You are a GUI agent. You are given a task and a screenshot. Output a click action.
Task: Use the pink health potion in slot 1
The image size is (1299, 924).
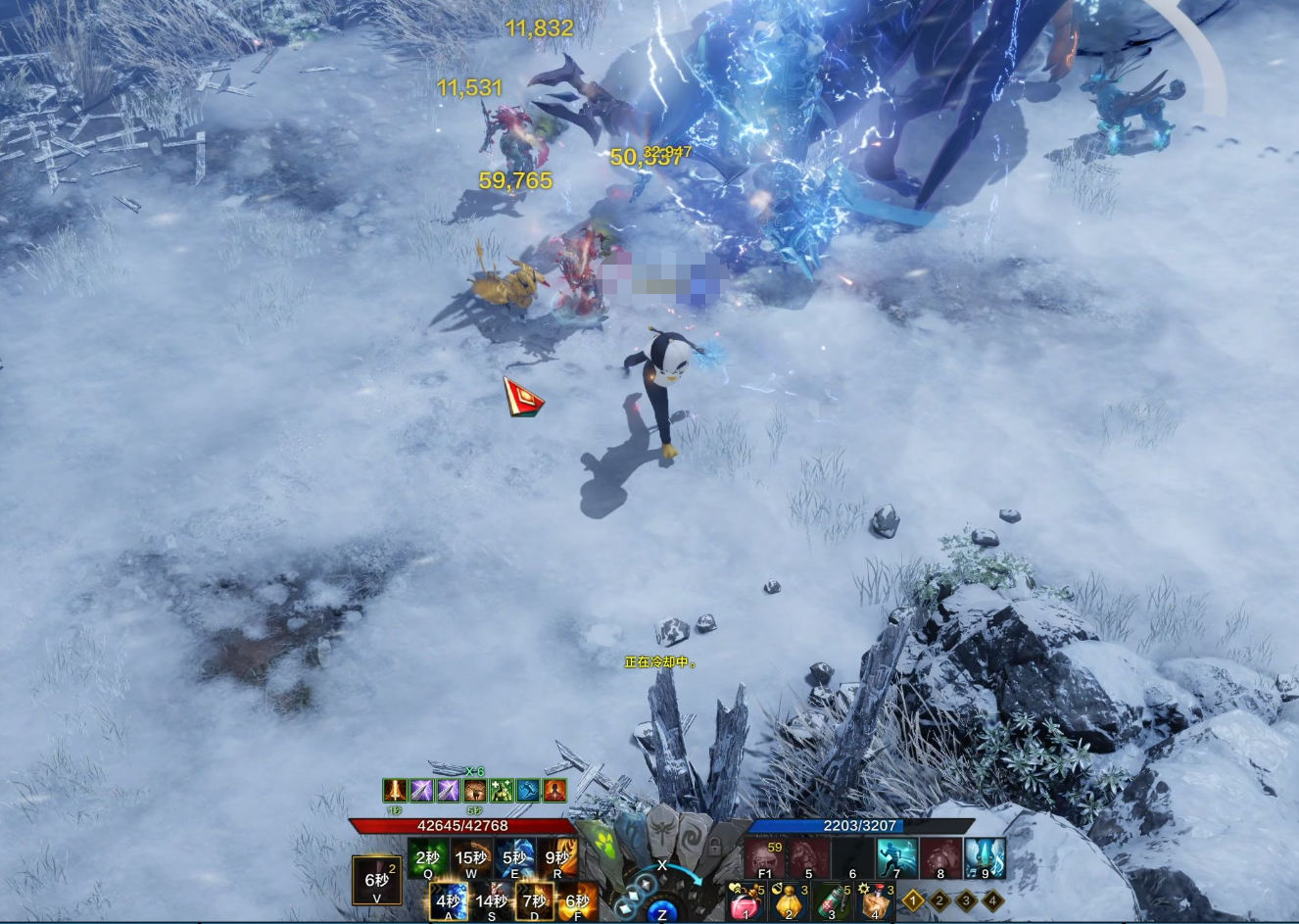746,900
